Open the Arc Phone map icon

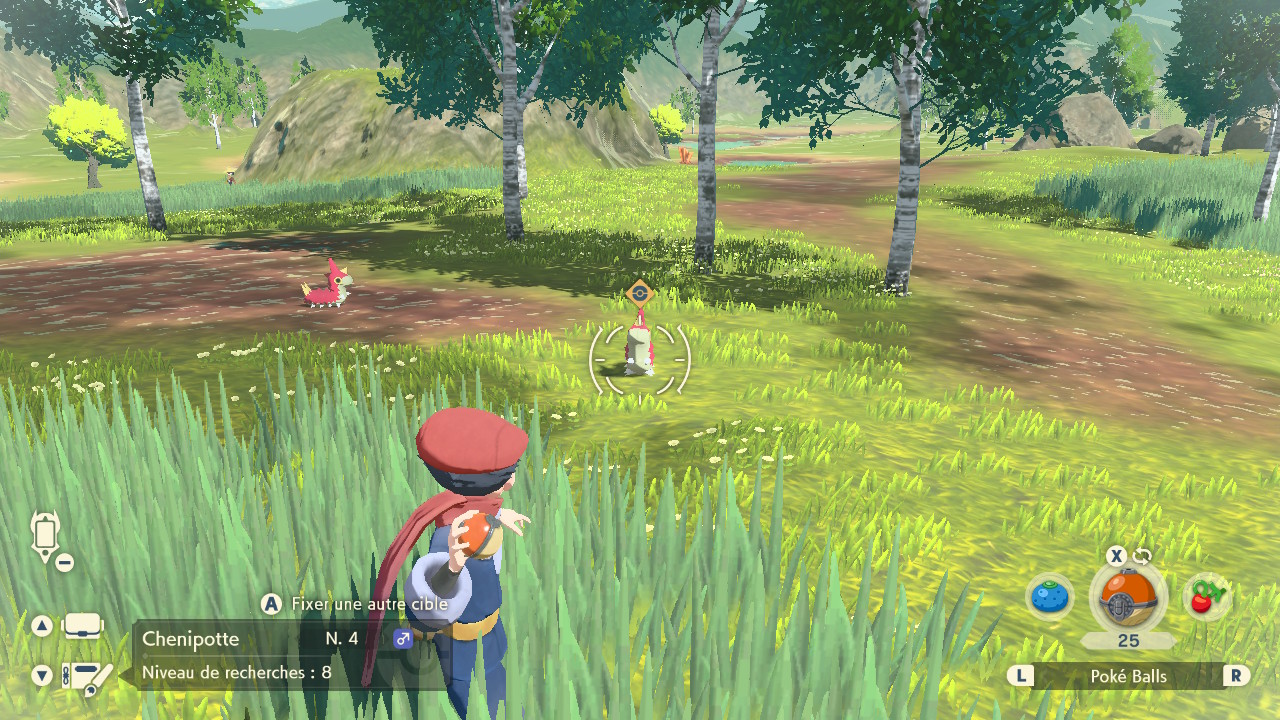(47, 537)
